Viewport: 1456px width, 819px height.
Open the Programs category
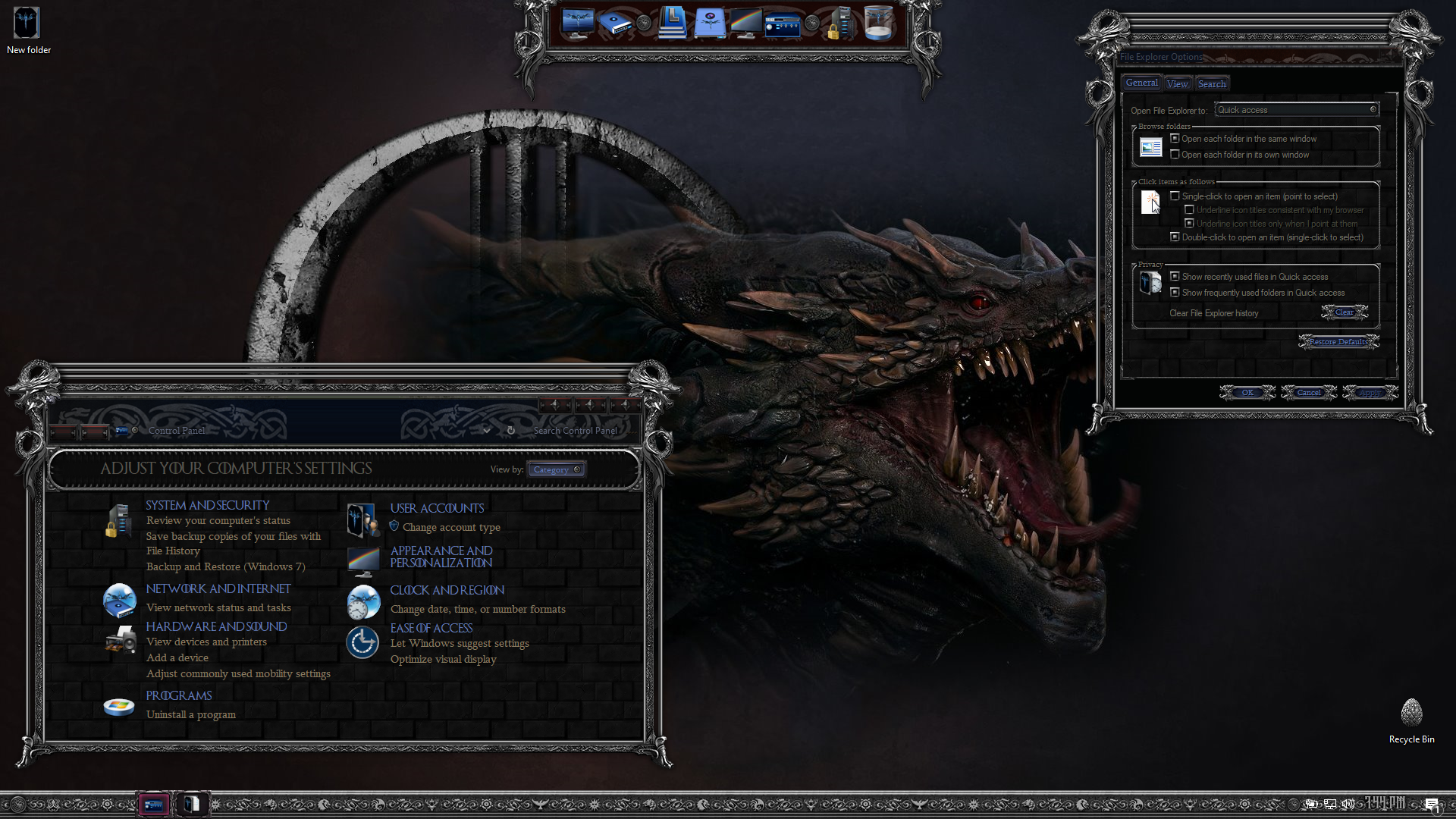[178, 695]
